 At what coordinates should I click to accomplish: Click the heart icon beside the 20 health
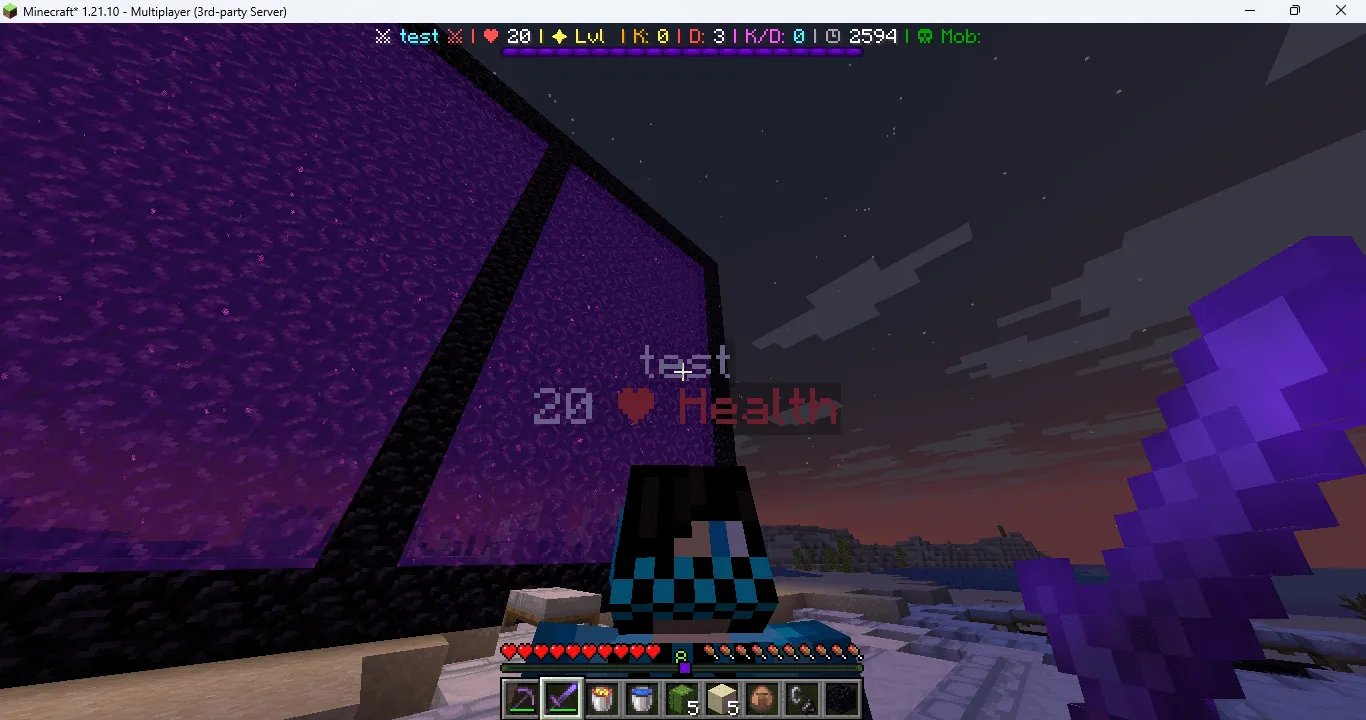(490, 36)
